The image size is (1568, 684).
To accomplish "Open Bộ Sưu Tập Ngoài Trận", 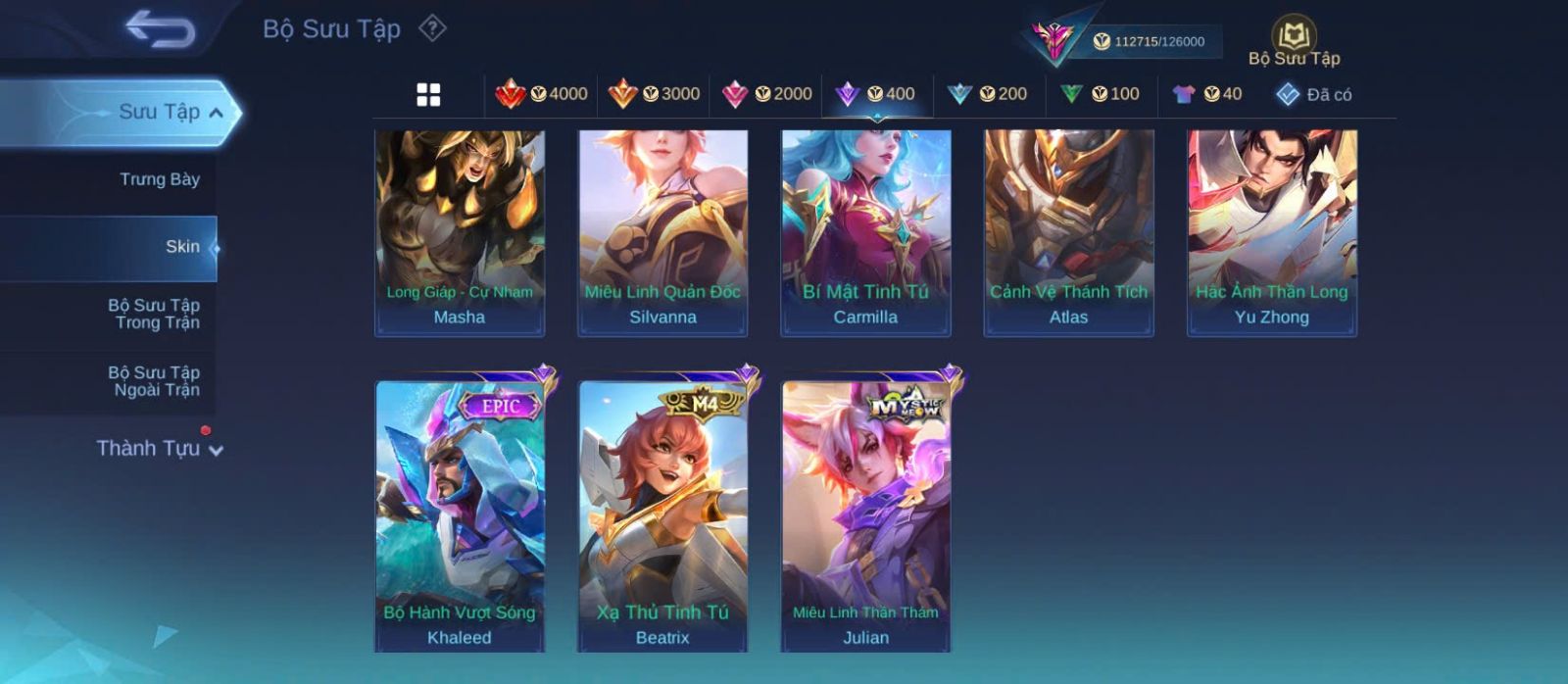I will pyautogui.click(x=154, y=381).
